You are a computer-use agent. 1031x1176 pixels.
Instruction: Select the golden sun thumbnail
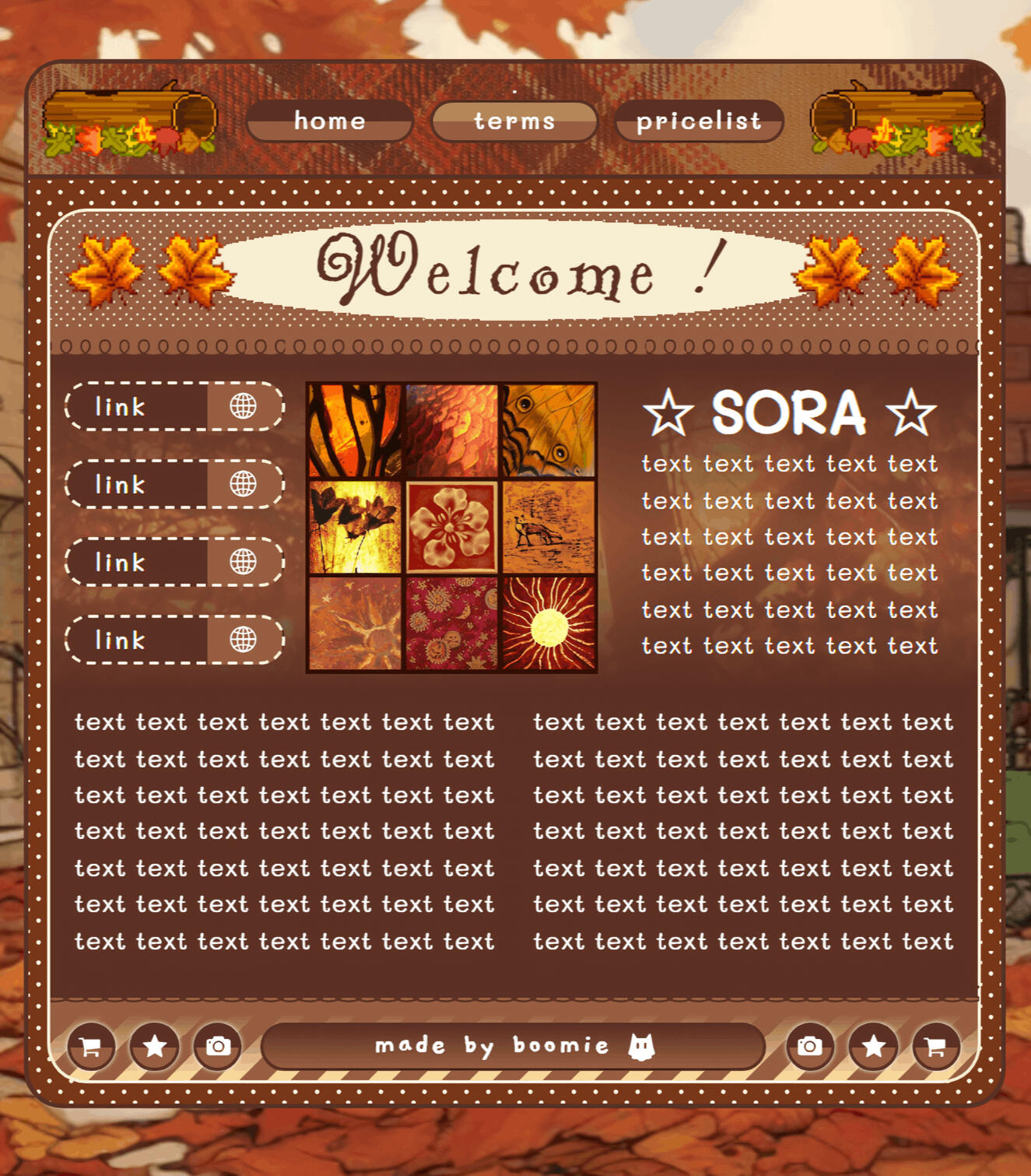[549, 623]
